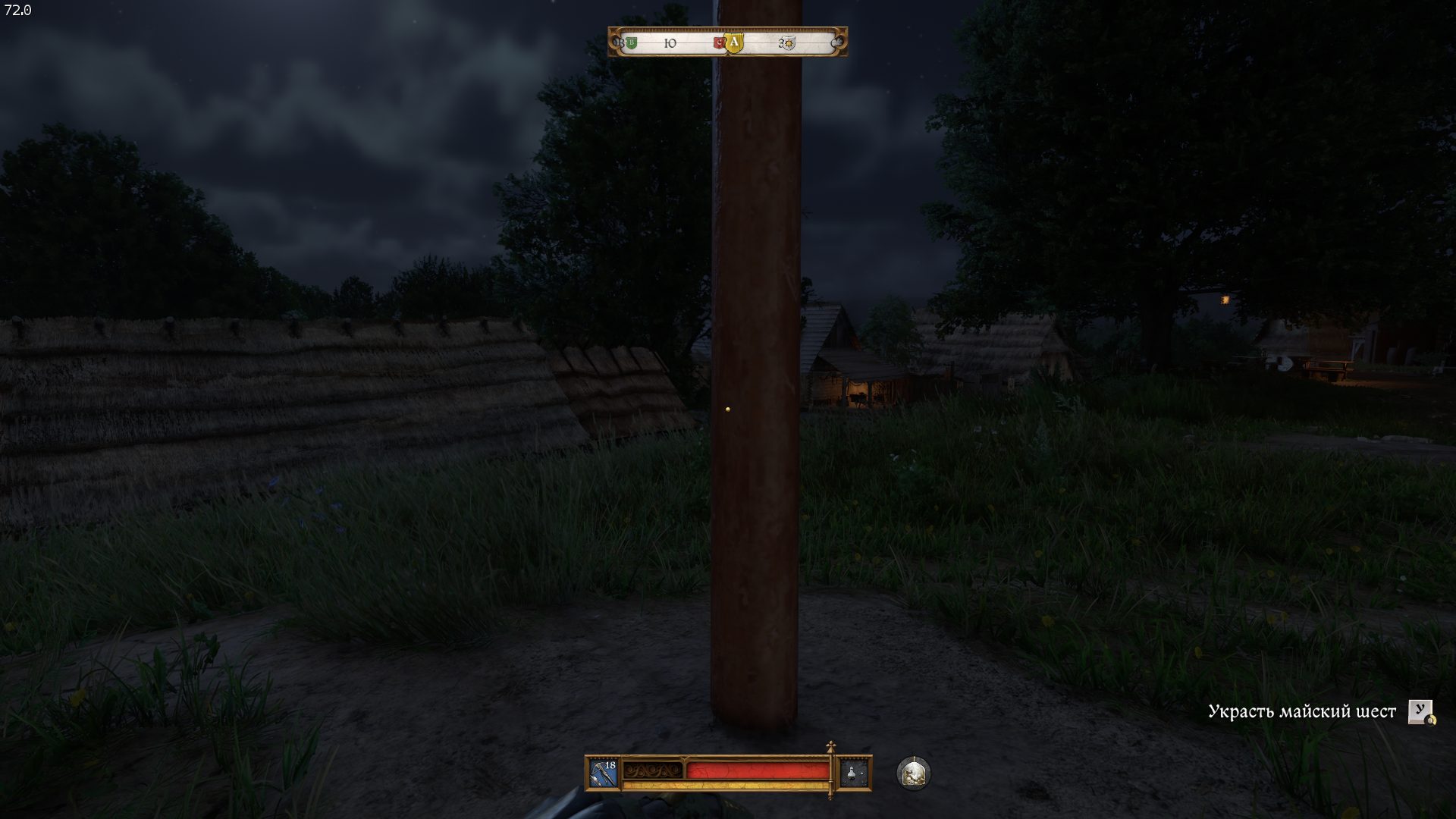The image size is (1456, 819).
Task: Select the green 'B' shield compass marker
Action: 631,43
